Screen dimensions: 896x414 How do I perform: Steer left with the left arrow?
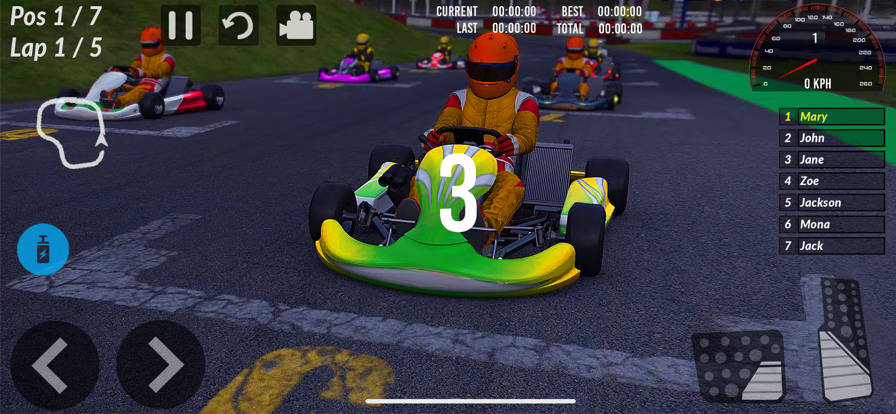point(55,364)
